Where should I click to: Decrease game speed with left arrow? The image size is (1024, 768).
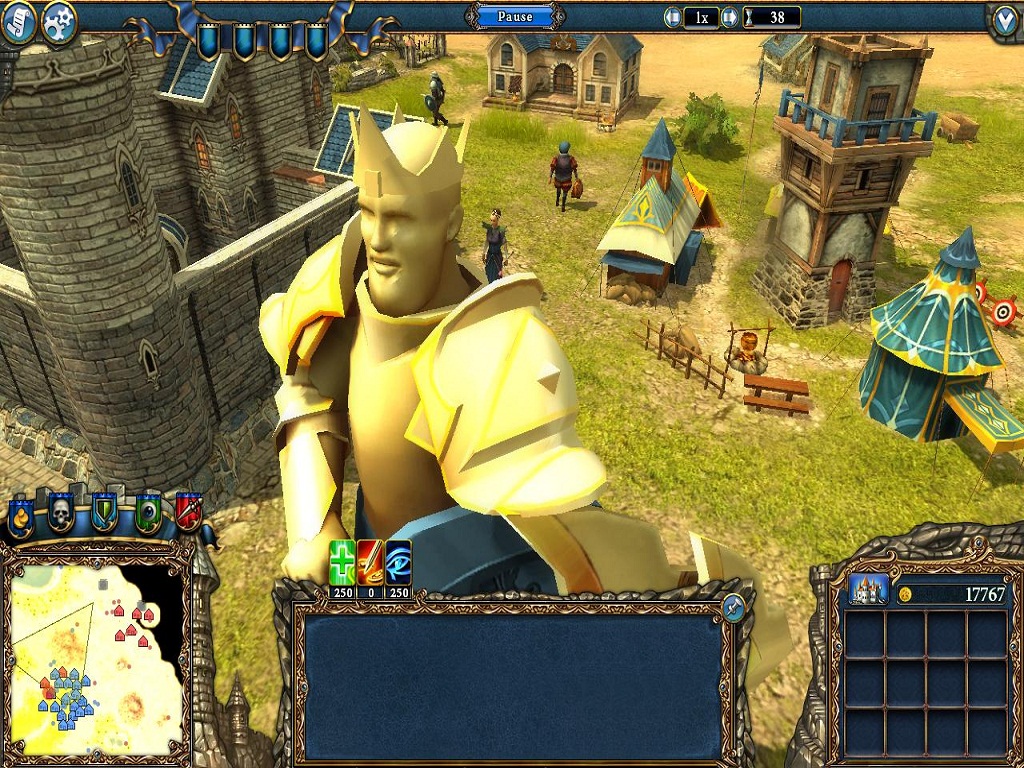(x=674, y=17)
